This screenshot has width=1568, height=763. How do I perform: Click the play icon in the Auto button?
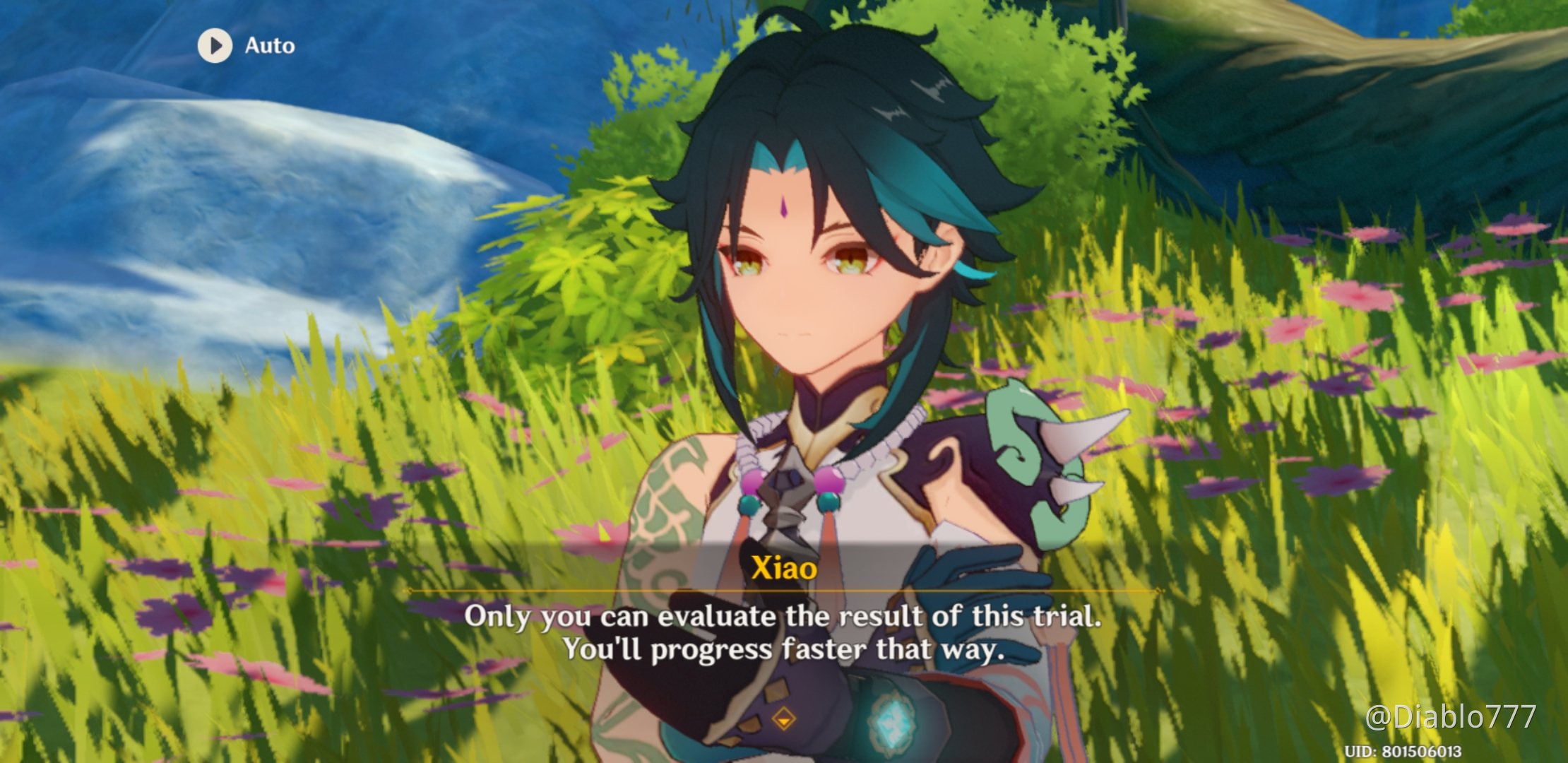(216, 45)
